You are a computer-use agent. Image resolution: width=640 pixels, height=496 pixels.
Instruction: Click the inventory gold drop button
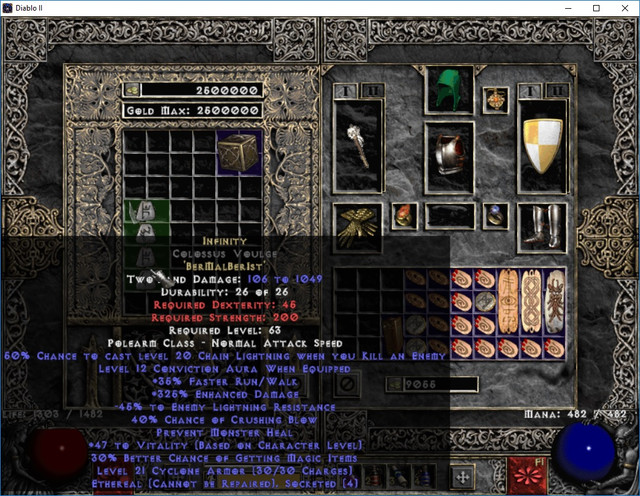pos(393,382)
